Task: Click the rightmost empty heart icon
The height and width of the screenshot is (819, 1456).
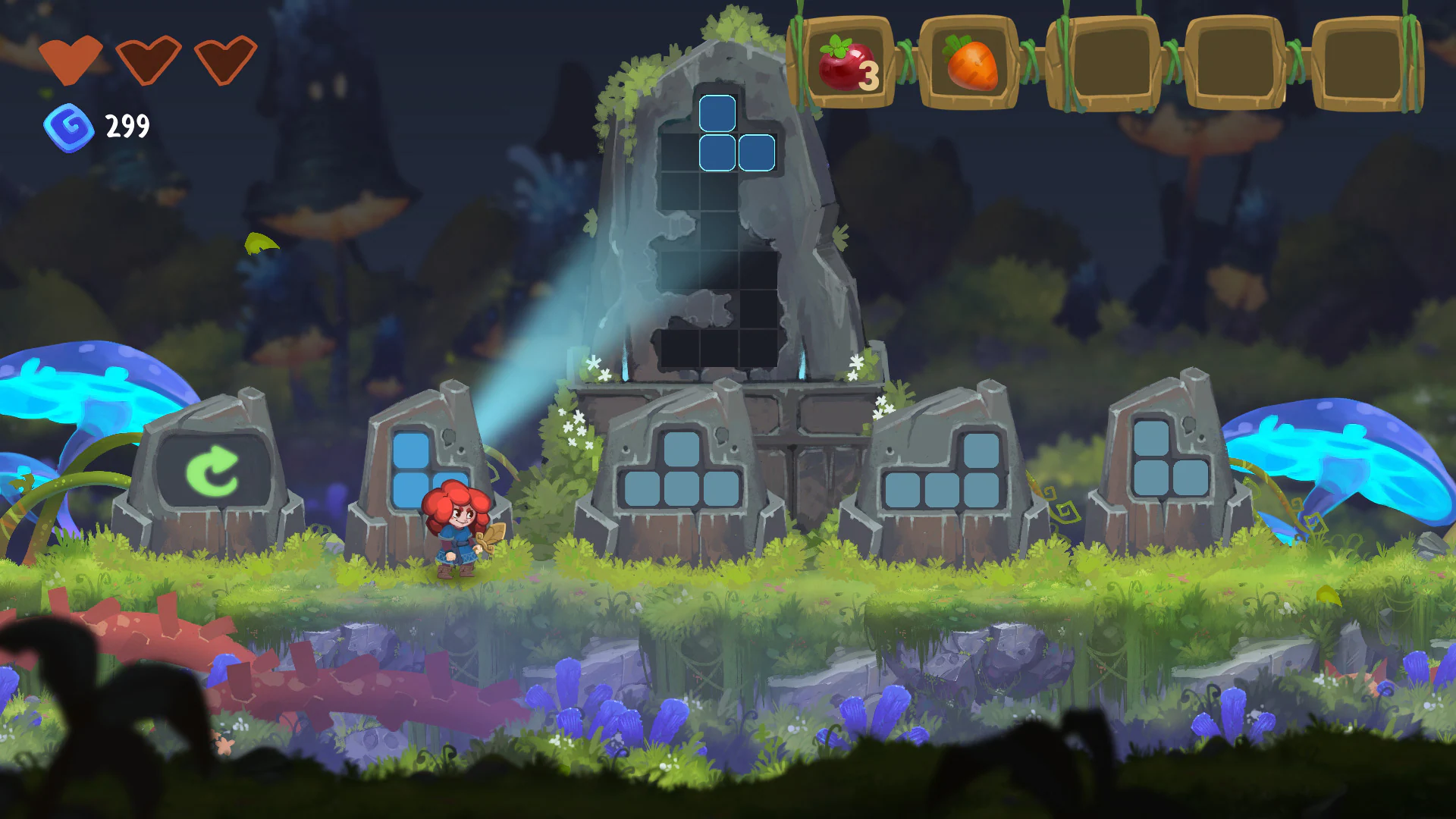Action: 225,59
